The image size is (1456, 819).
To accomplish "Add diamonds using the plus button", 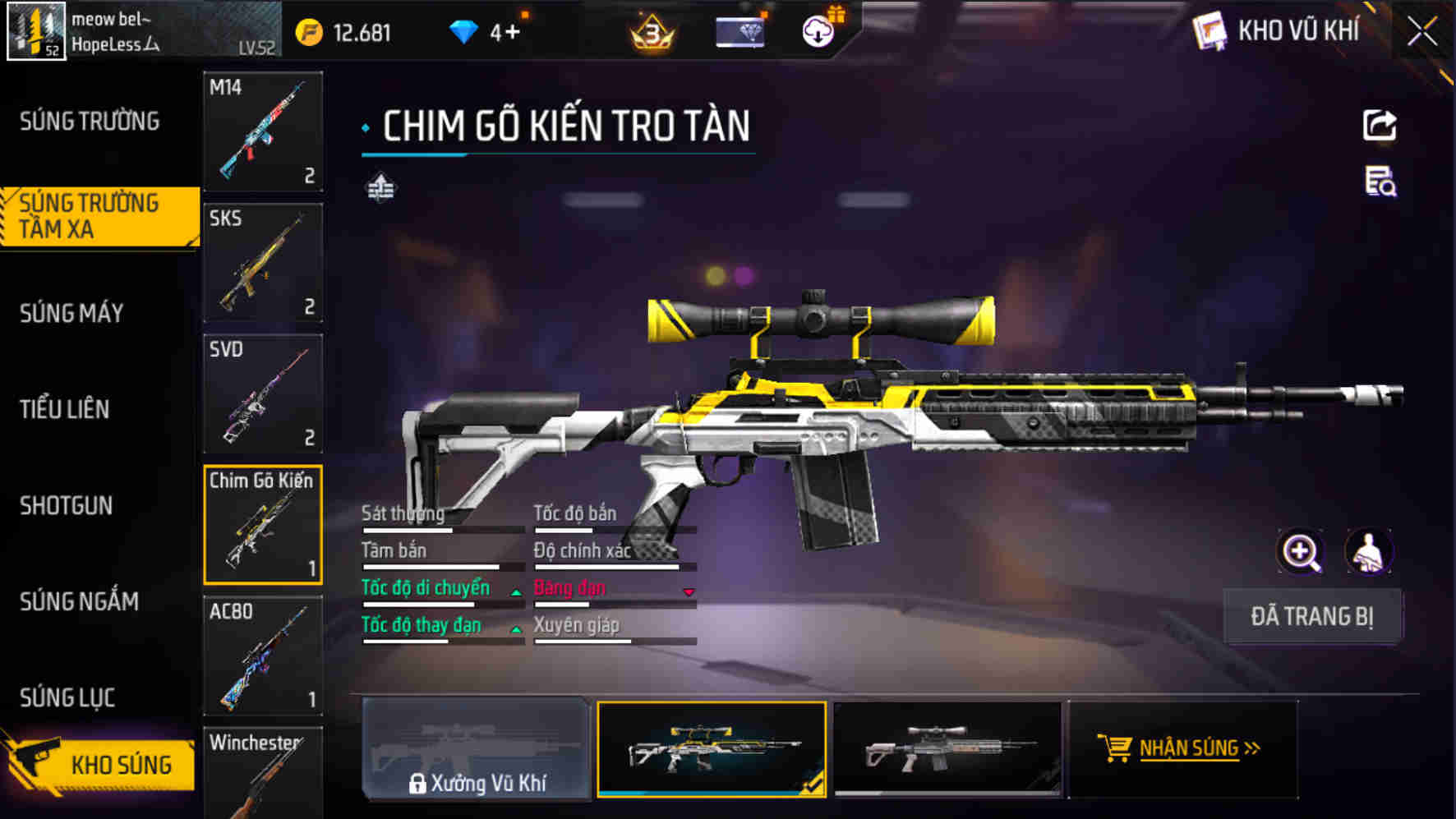I will pyautogui.click(x=512, y=33).
